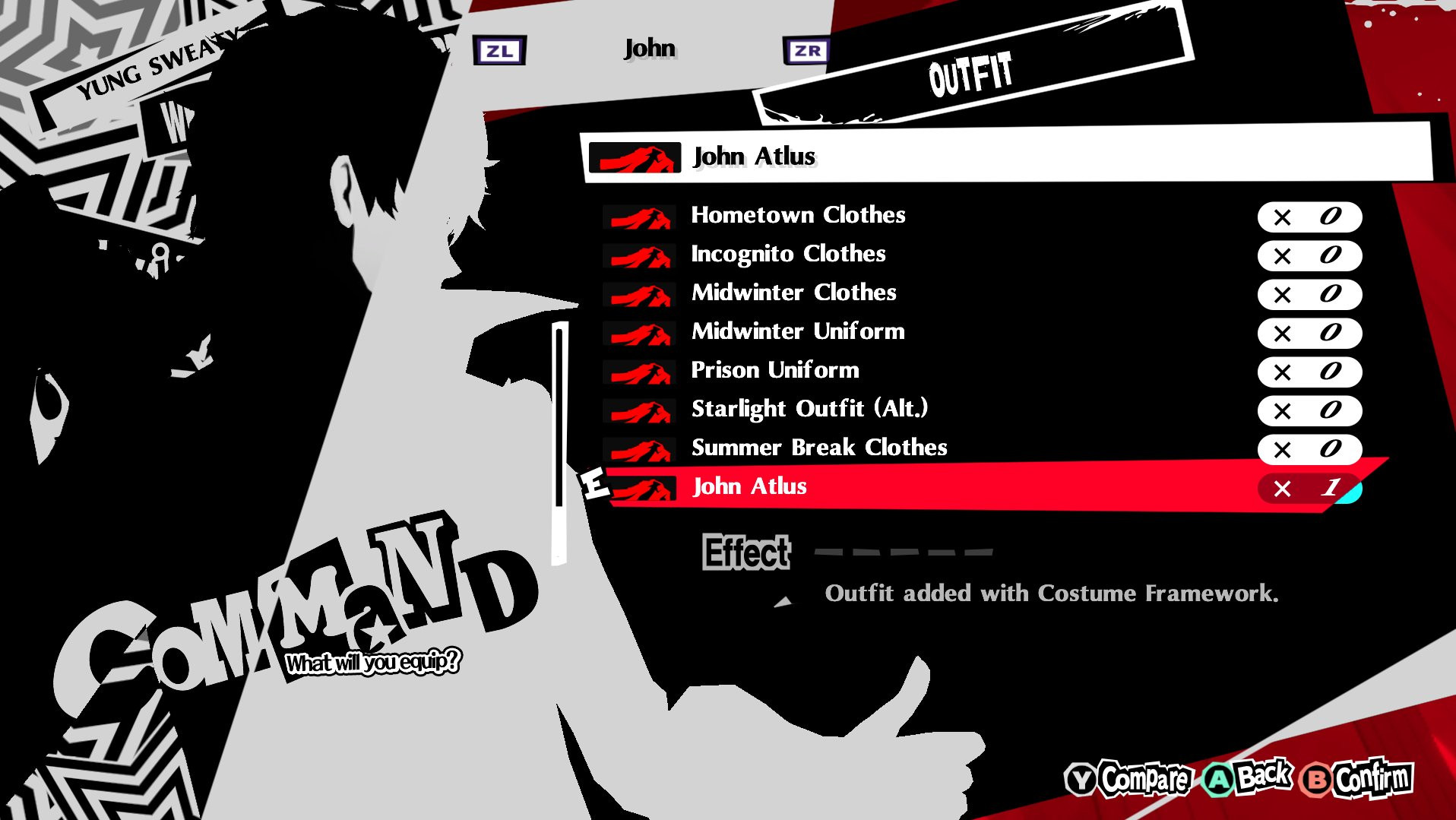The image size is (1456, 820).
Task: Click the John character name header
Action: click(x=650, y=48)
